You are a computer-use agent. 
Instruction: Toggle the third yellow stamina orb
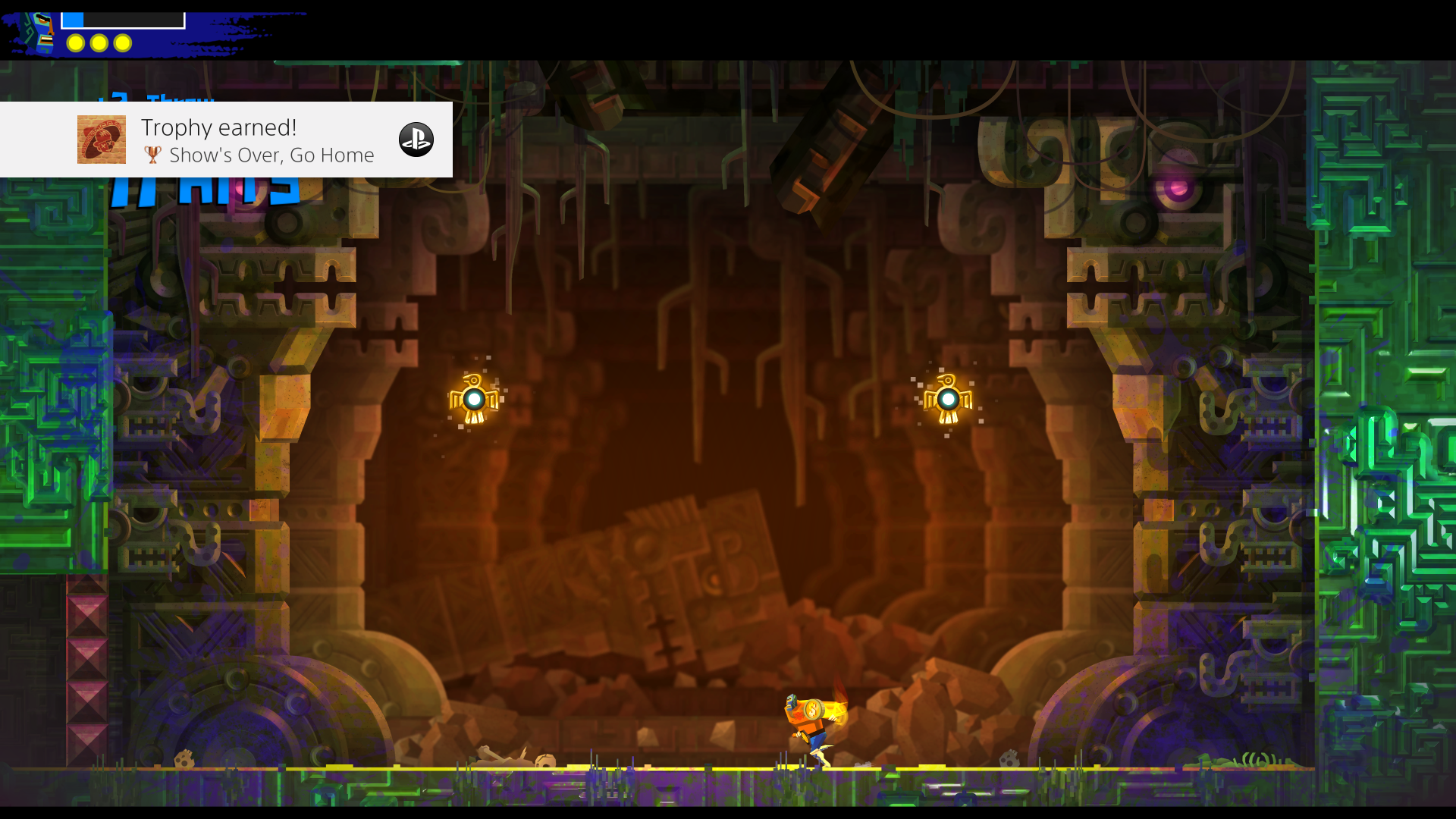[124, 43]
